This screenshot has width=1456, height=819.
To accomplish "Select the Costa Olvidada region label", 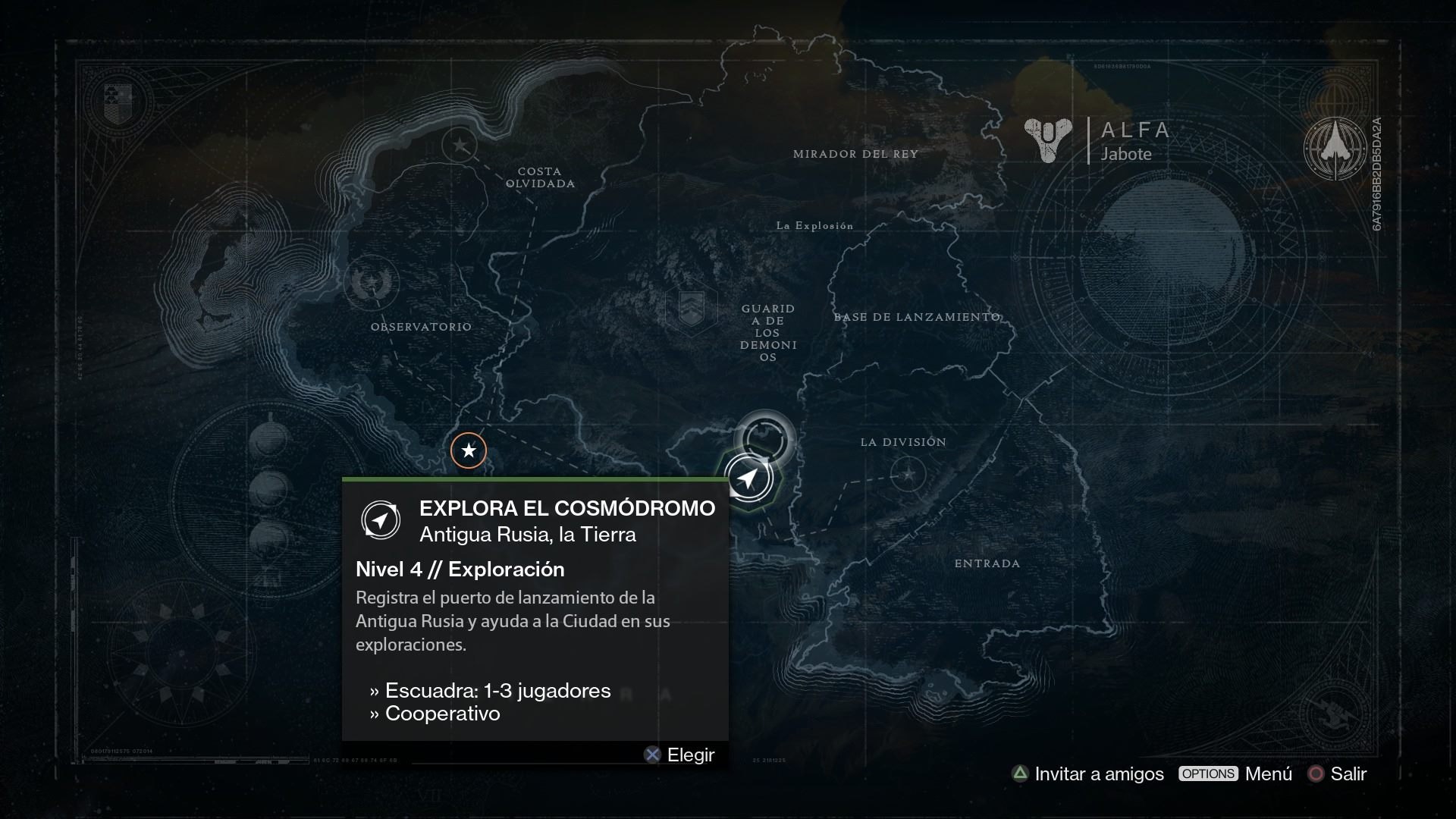I will 540,176.
